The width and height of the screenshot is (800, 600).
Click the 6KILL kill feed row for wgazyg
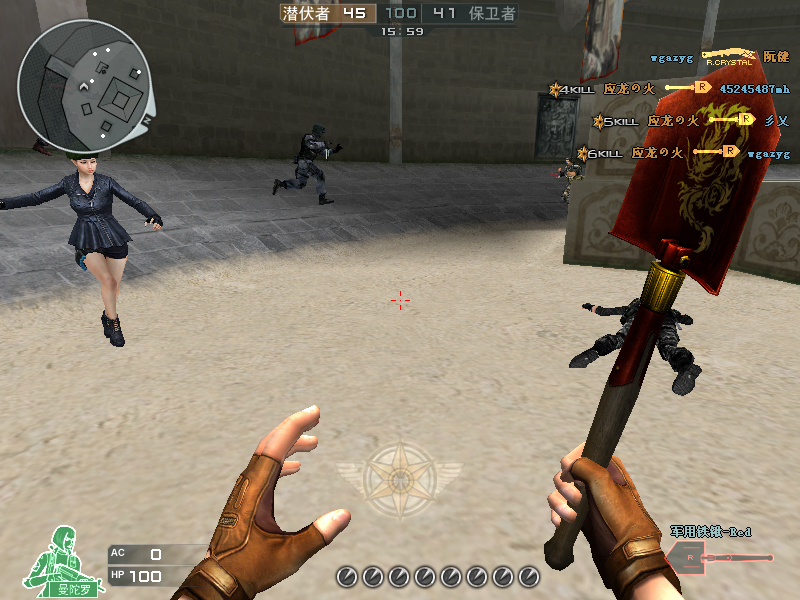684,153
